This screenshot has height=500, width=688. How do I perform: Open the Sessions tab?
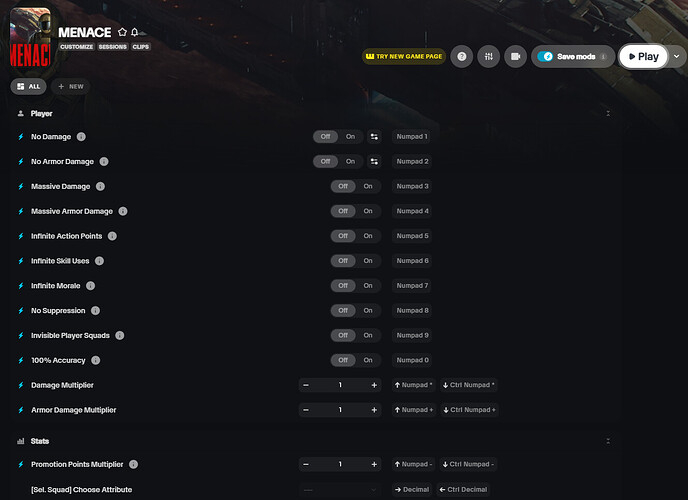111,47
